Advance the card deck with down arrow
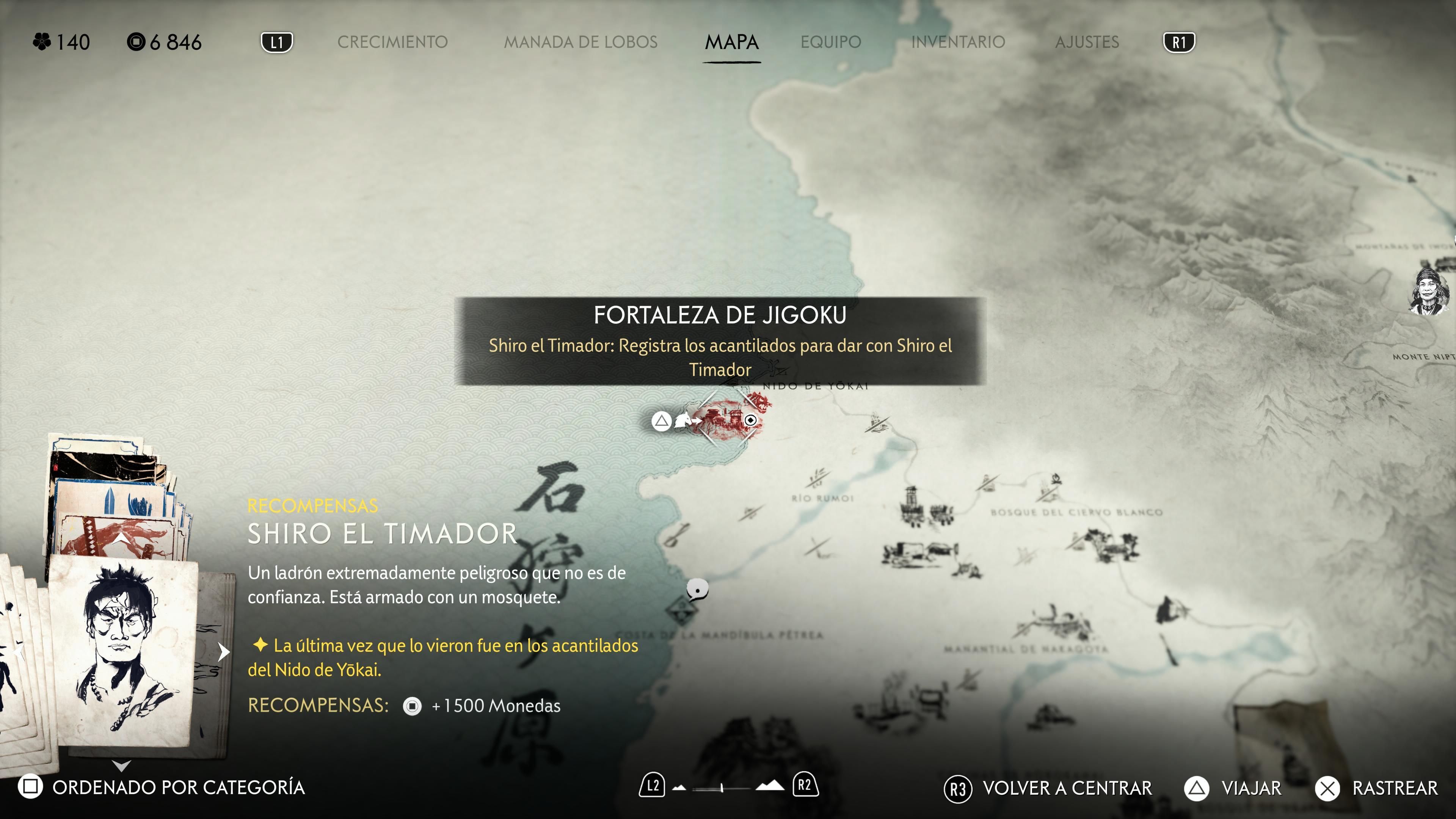 click(121, 766)
